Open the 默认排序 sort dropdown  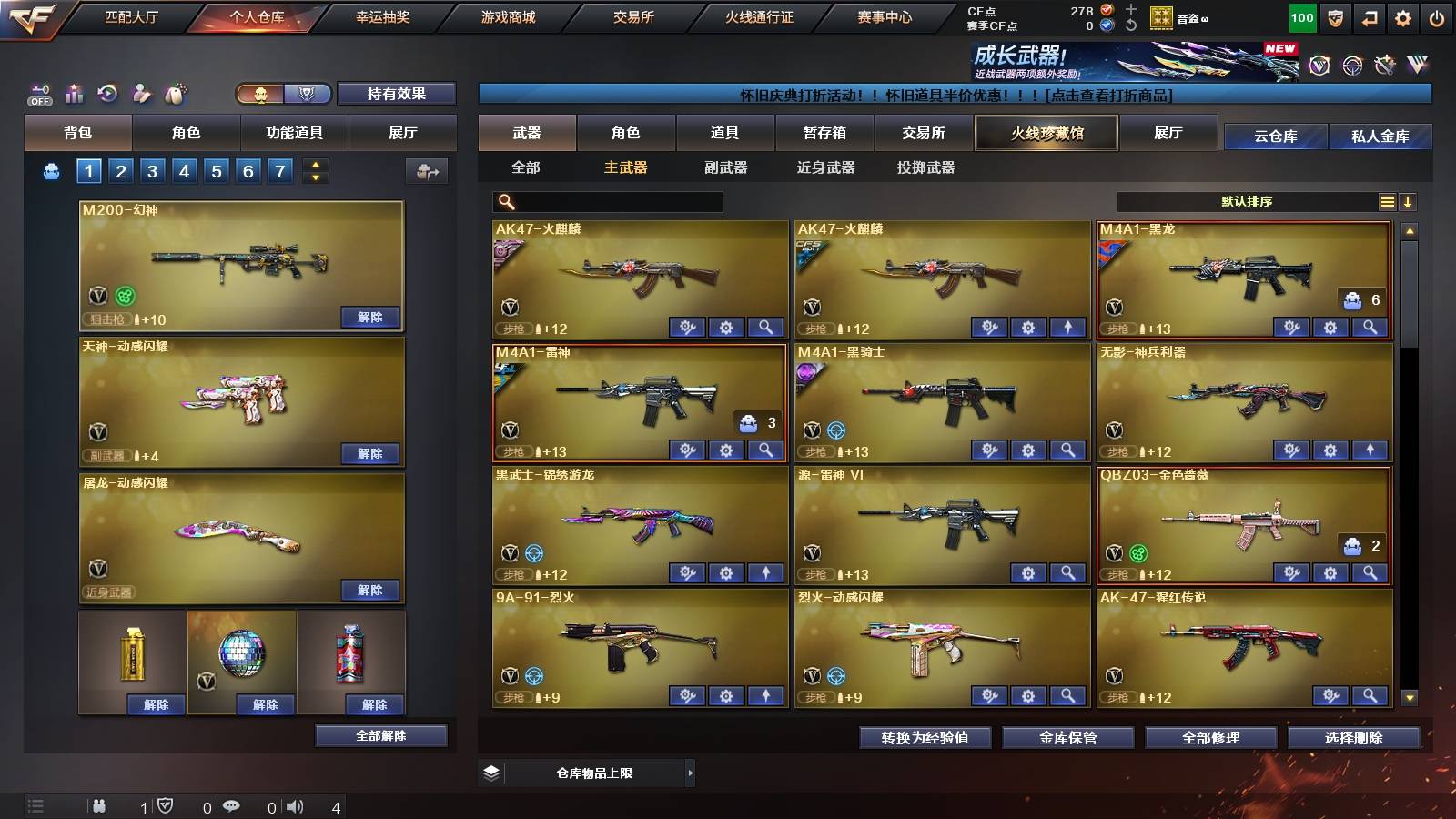point(1247,201)
